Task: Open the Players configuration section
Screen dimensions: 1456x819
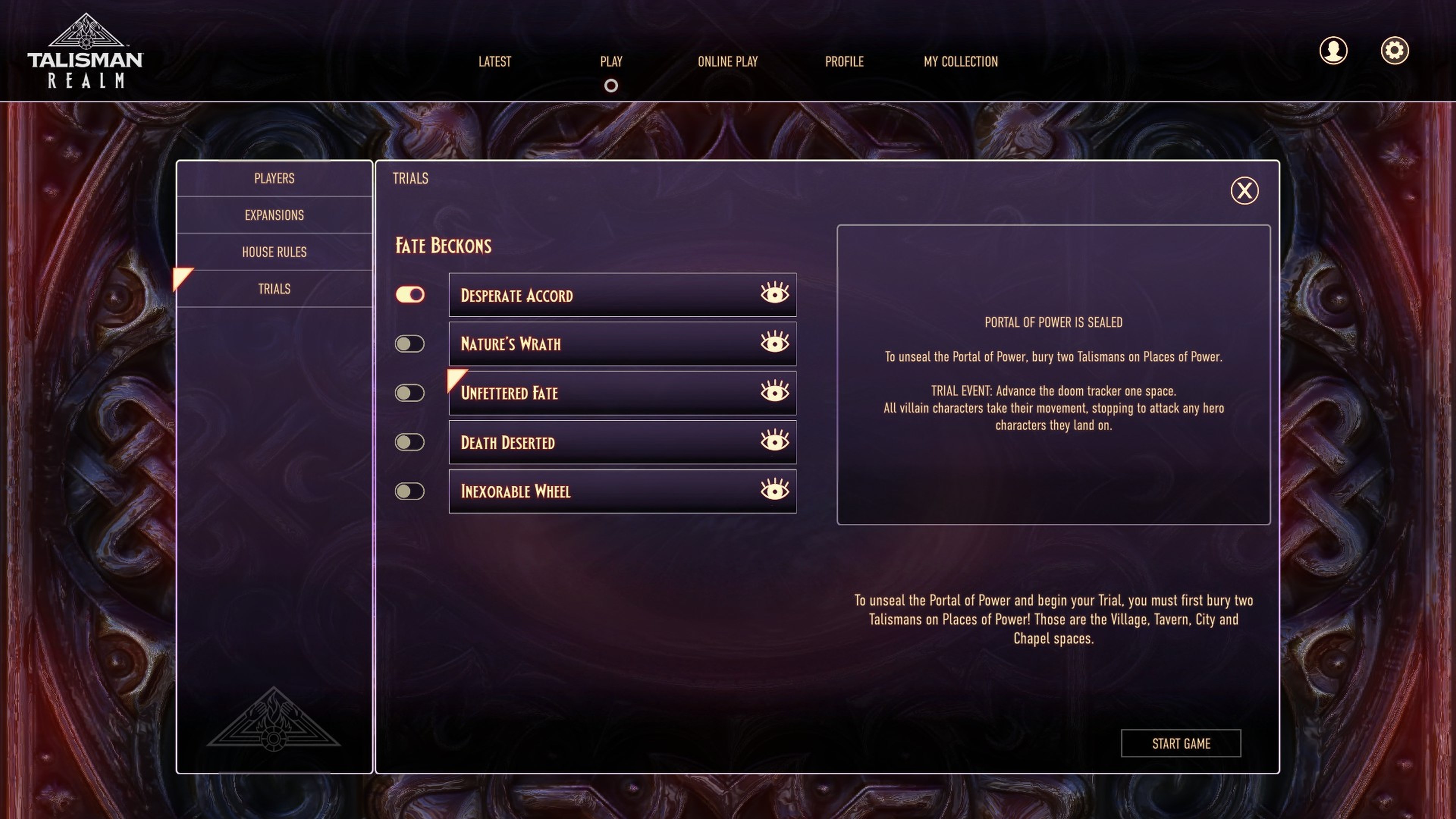Action: (x=273, y=178)
